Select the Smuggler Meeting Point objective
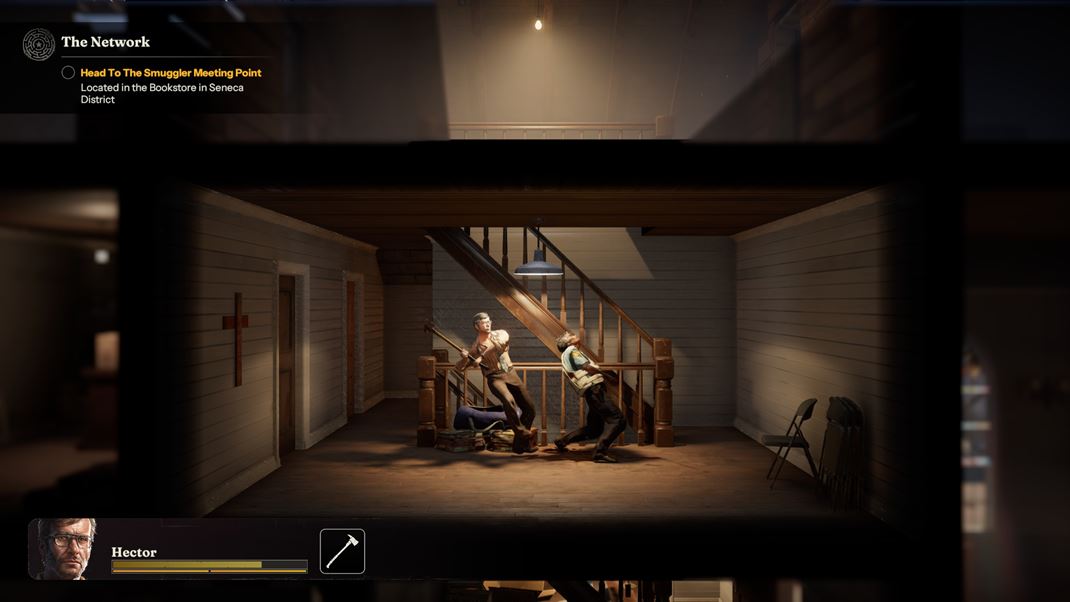The height and width of the screenshot is (602, 1070). [170, 73]
